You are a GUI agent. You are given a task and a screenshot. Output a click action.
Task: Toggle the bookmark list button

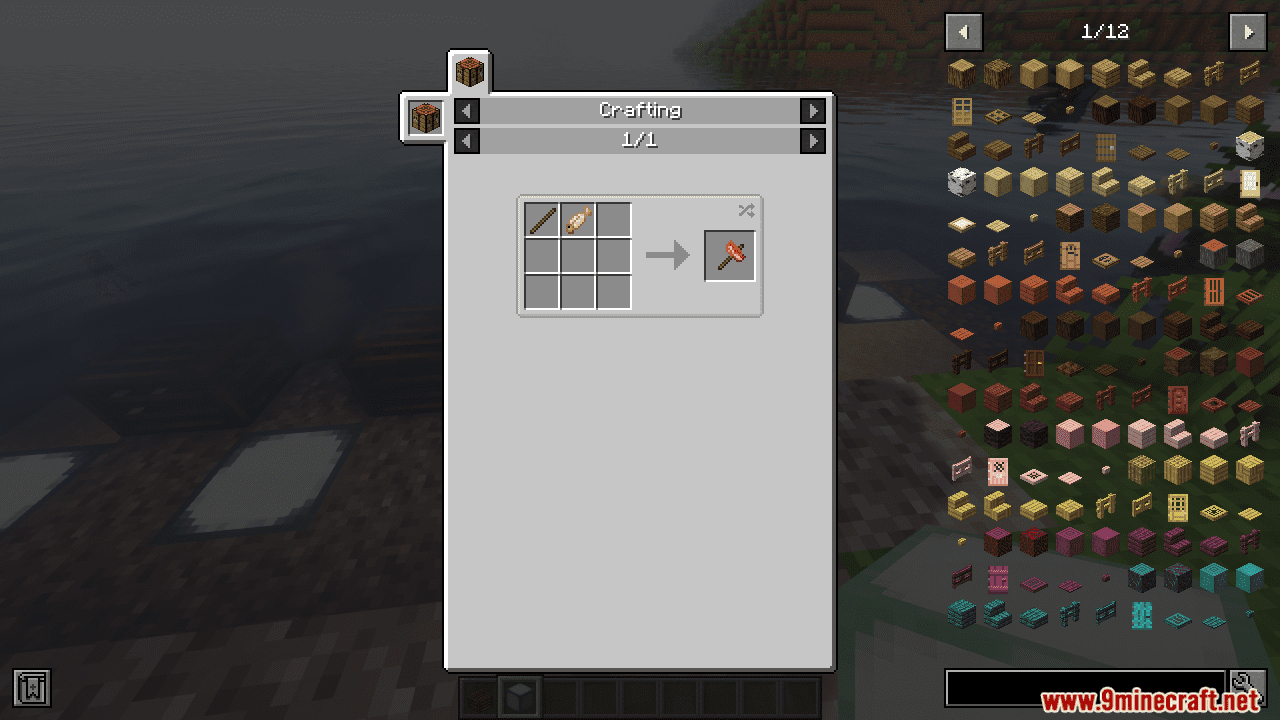(32, 687)
